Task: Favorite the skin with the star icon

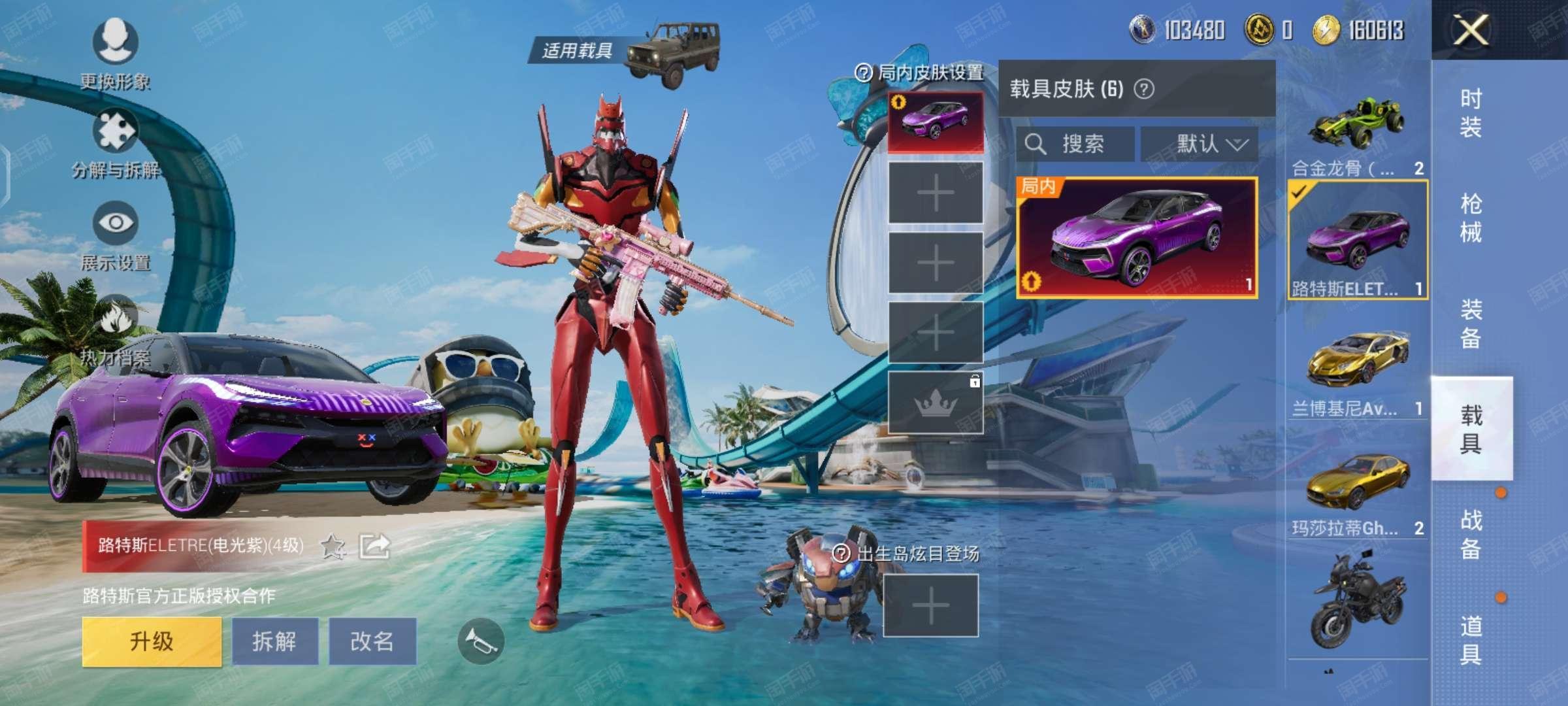Action: 333,546
